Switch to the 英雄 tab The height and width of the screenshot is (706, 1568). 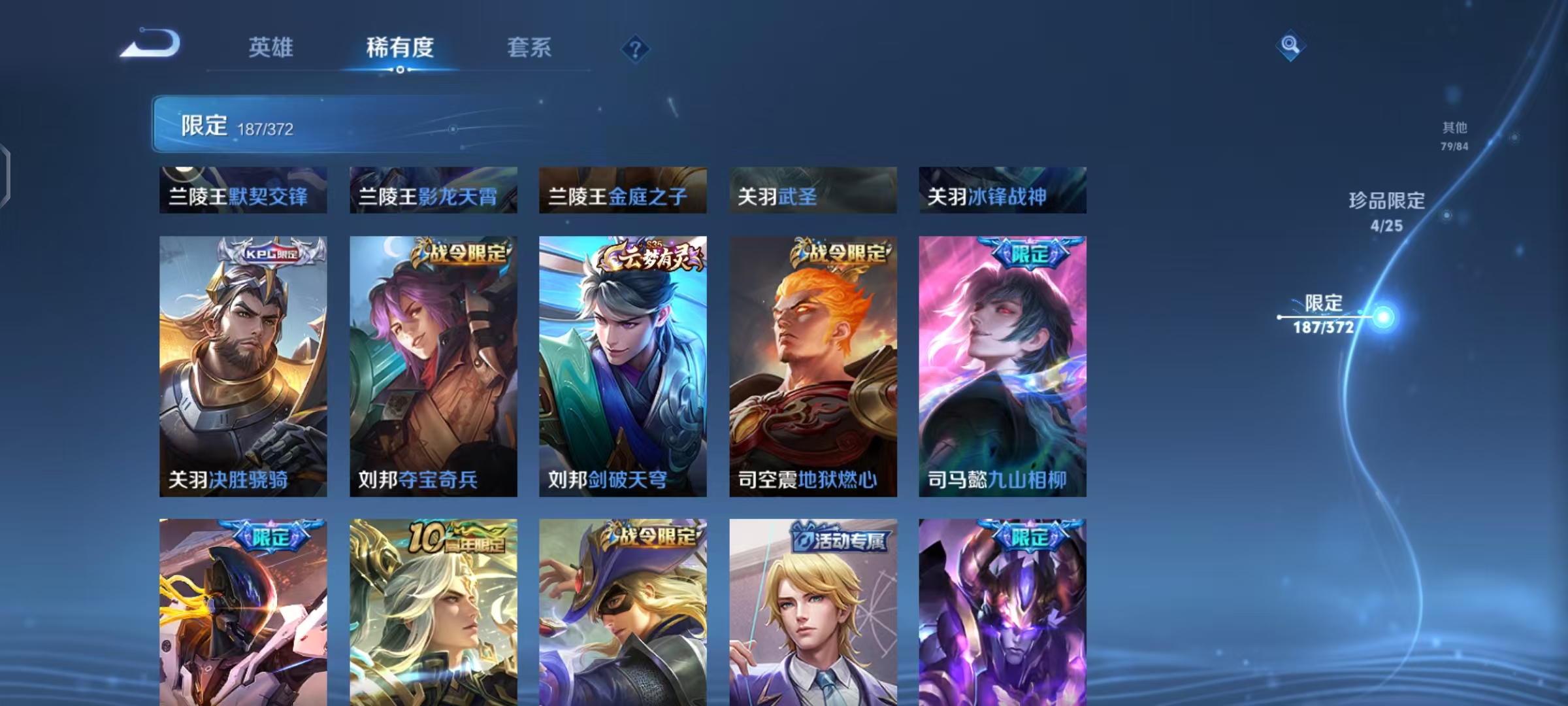[x=272, y=48]
